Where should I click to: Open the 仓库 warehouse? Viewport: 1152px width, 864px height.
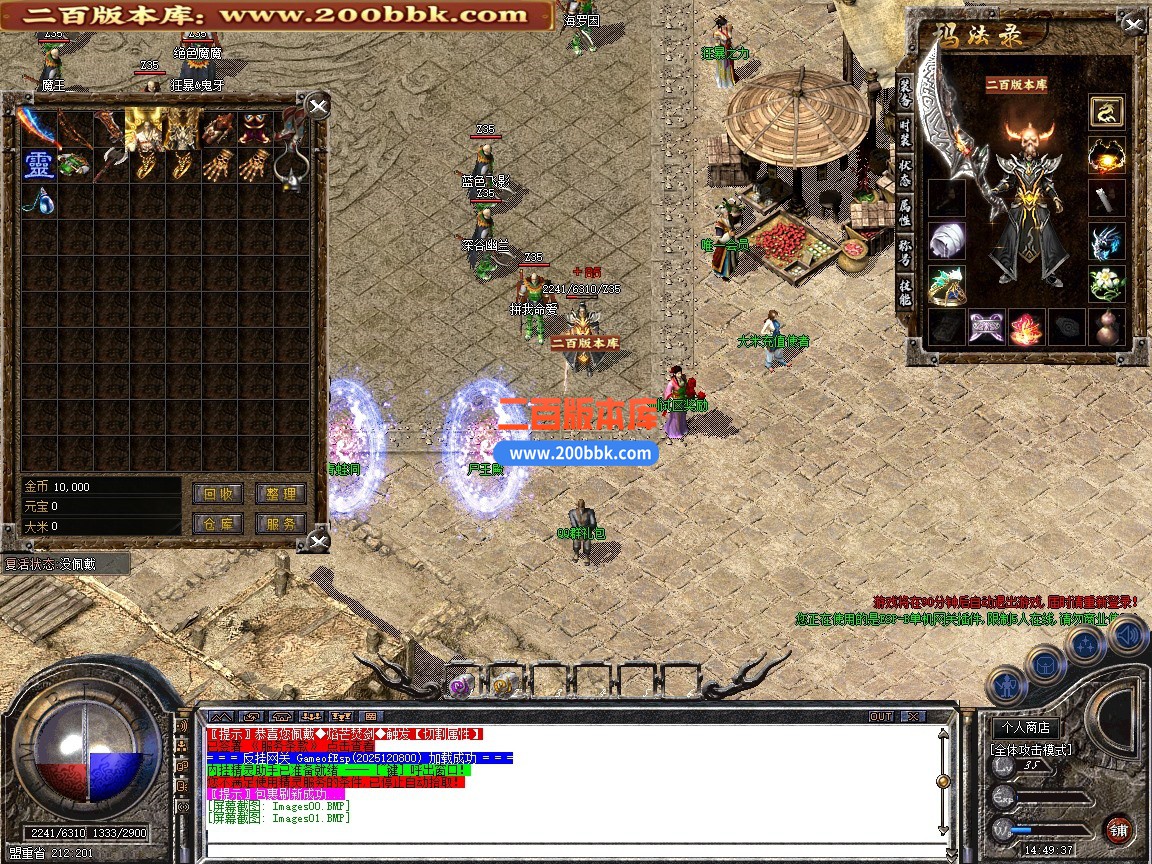[218, 523]
